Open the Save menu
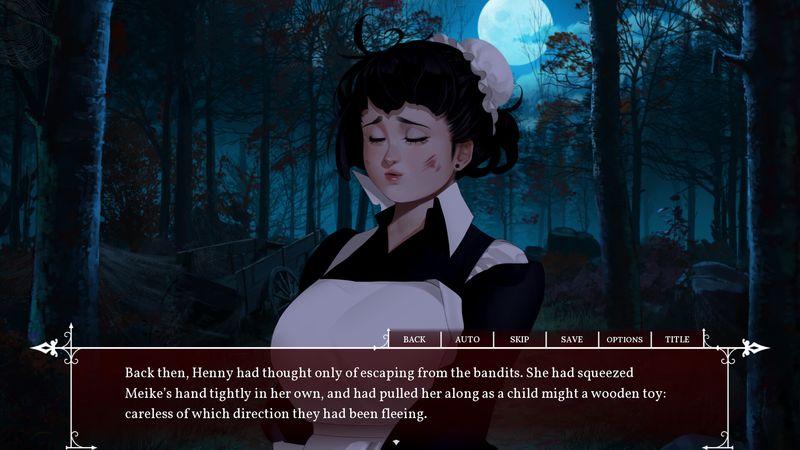The image size is (800, 450). click(572, 339)
